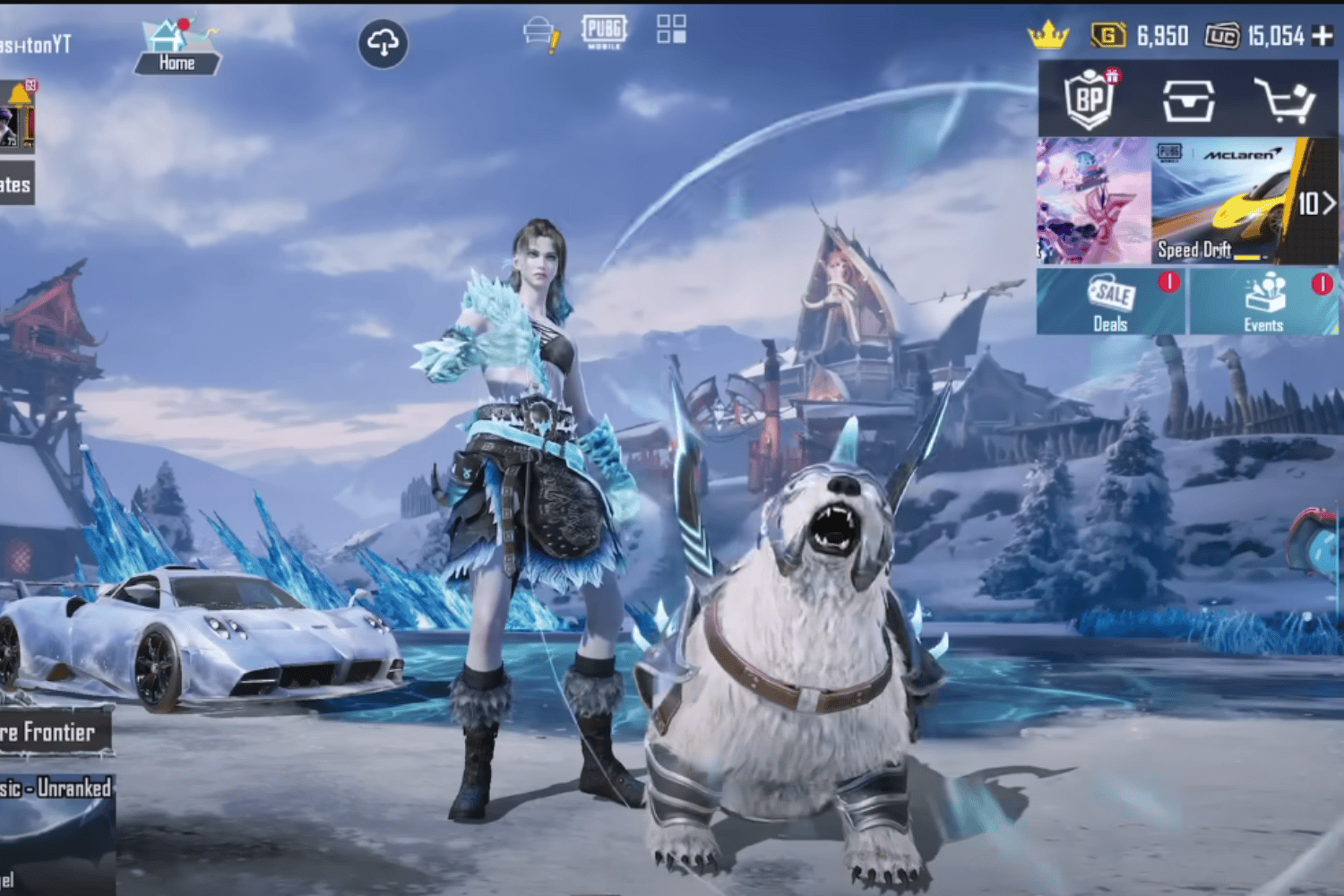The width and height of the screenshot is (1344, 896).
Task: View the pink anime character banner
Action: [1093, 201]
